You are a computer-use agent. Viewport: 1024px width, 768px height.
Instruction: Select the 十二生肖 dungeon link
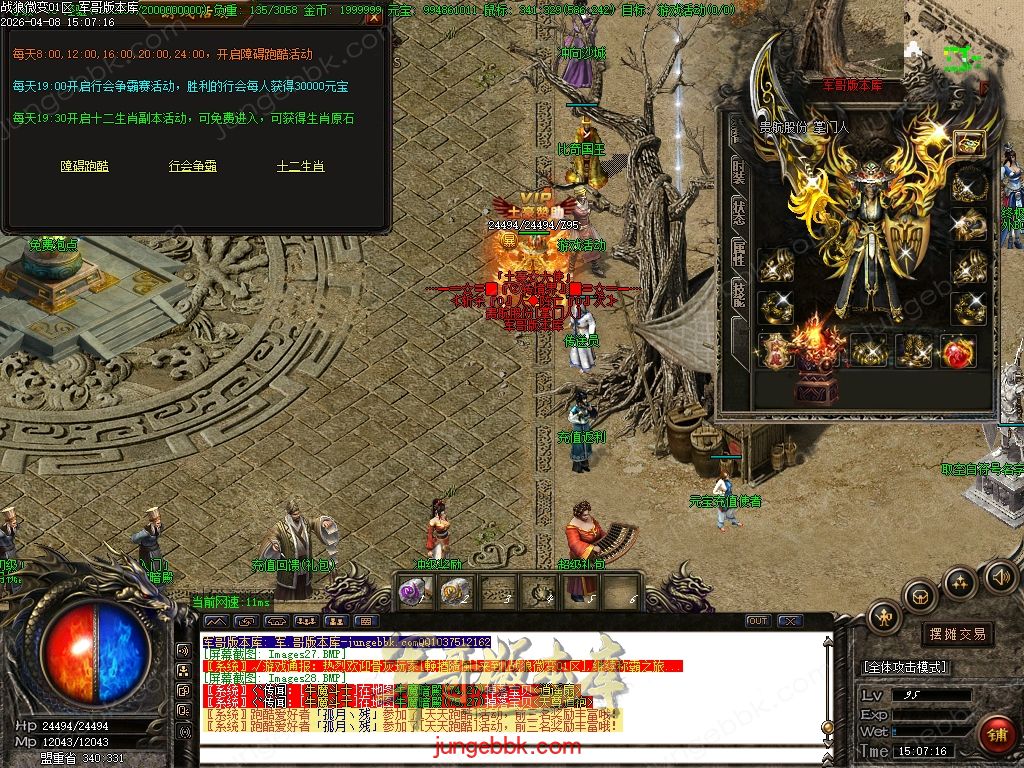click(x=301, y=167)
